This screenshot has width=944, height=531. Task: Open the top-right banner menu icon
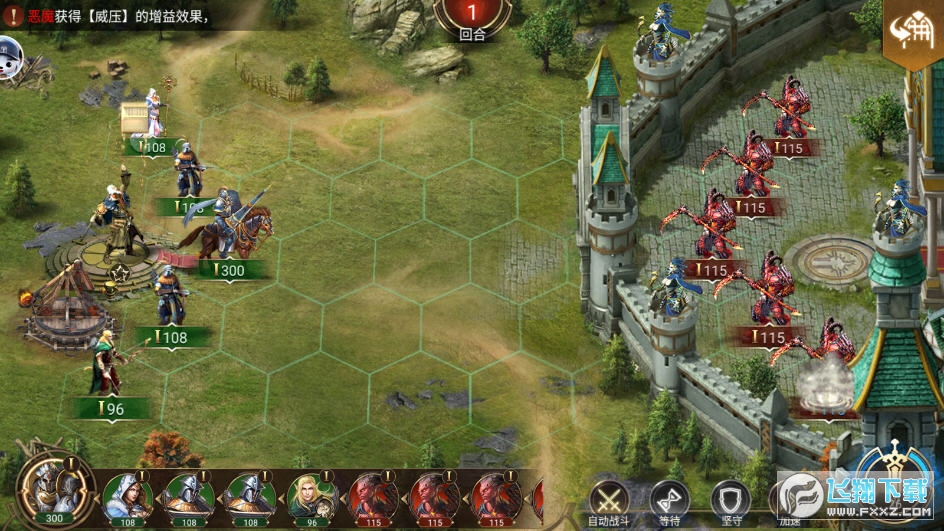click(x=912, y=37)
